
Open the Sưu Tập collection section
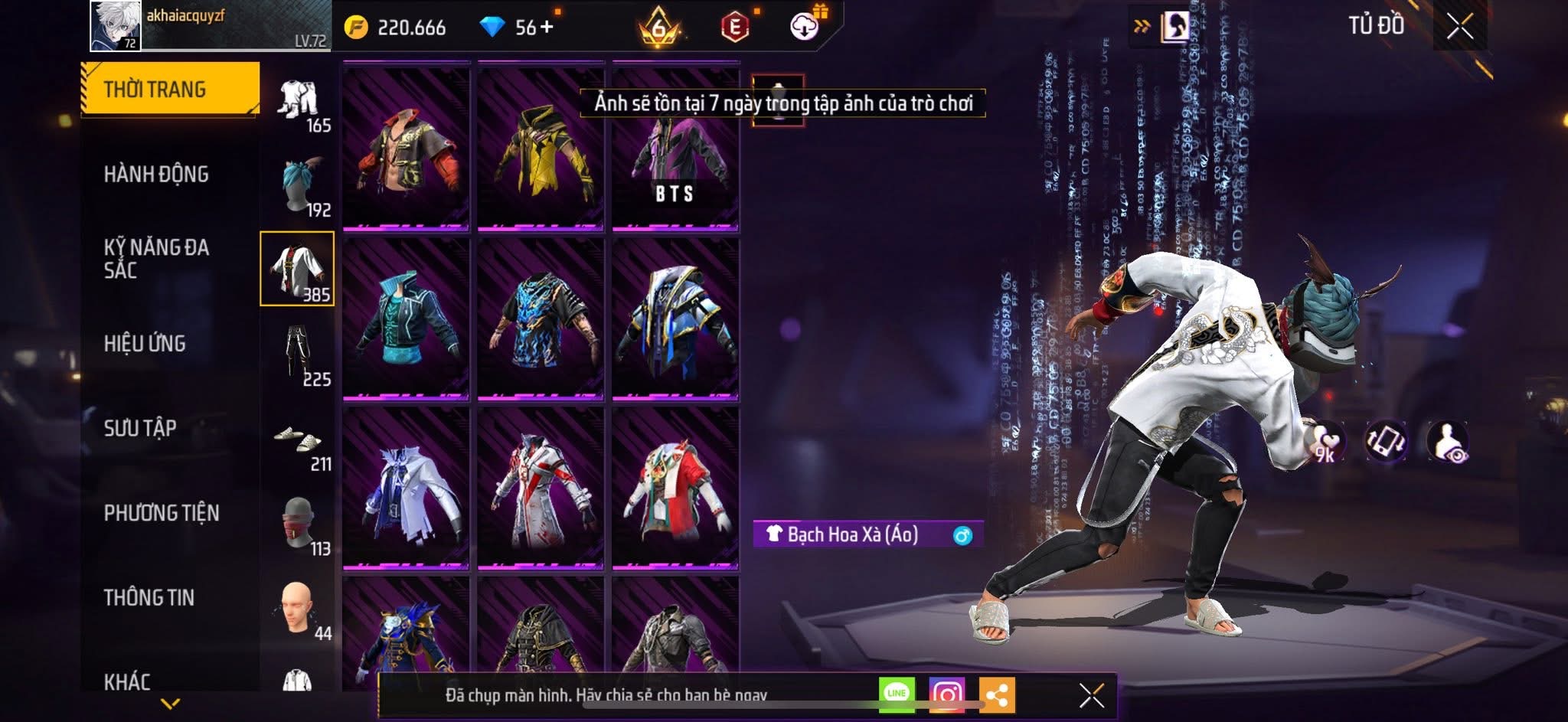[140, 428]
